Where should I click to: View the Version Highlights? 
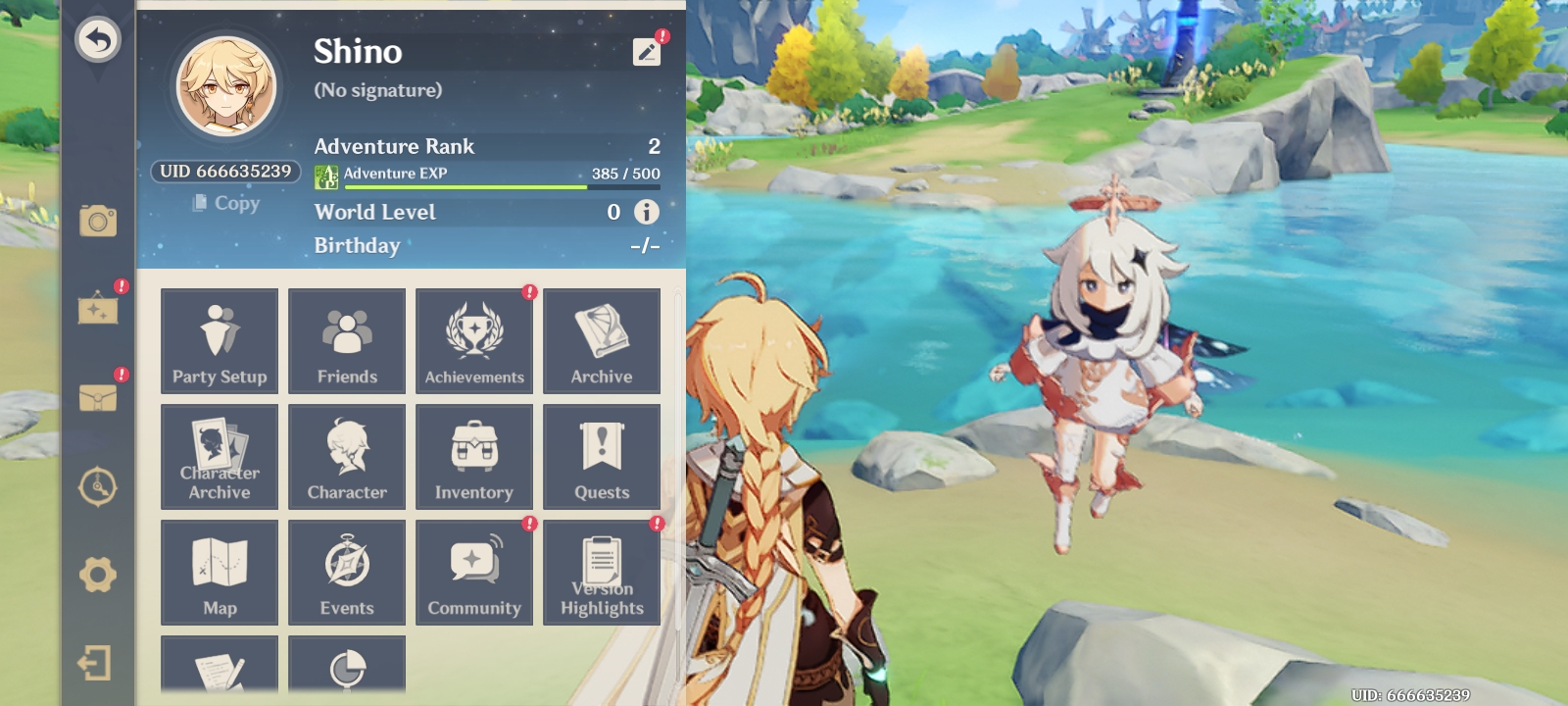click(602, 572)
